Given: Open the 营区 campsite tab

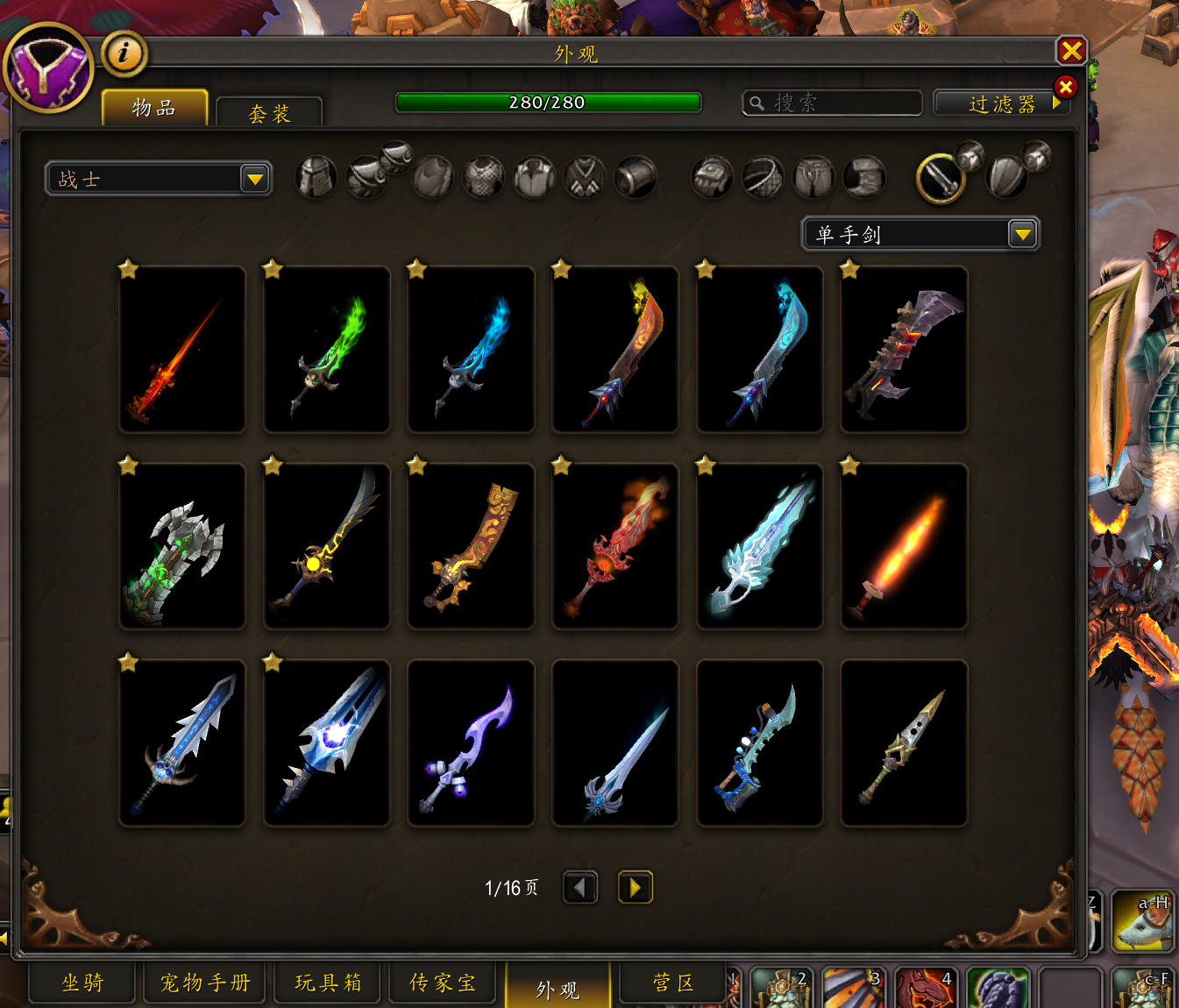Looking at the screenshot, I should click(673, 983).
